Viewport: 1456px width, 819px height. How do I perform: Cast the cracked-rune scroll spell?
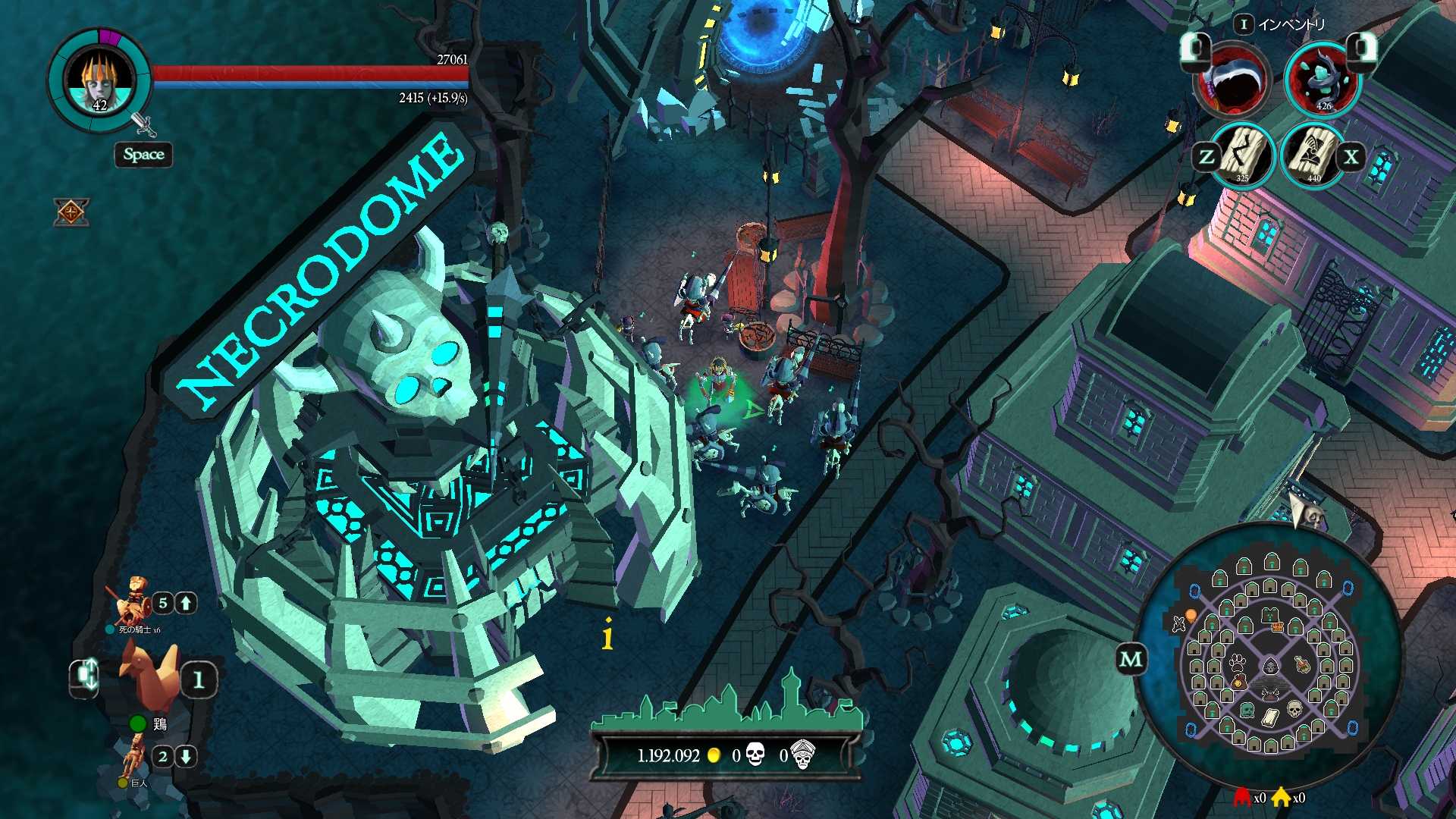pos(1243,155)
